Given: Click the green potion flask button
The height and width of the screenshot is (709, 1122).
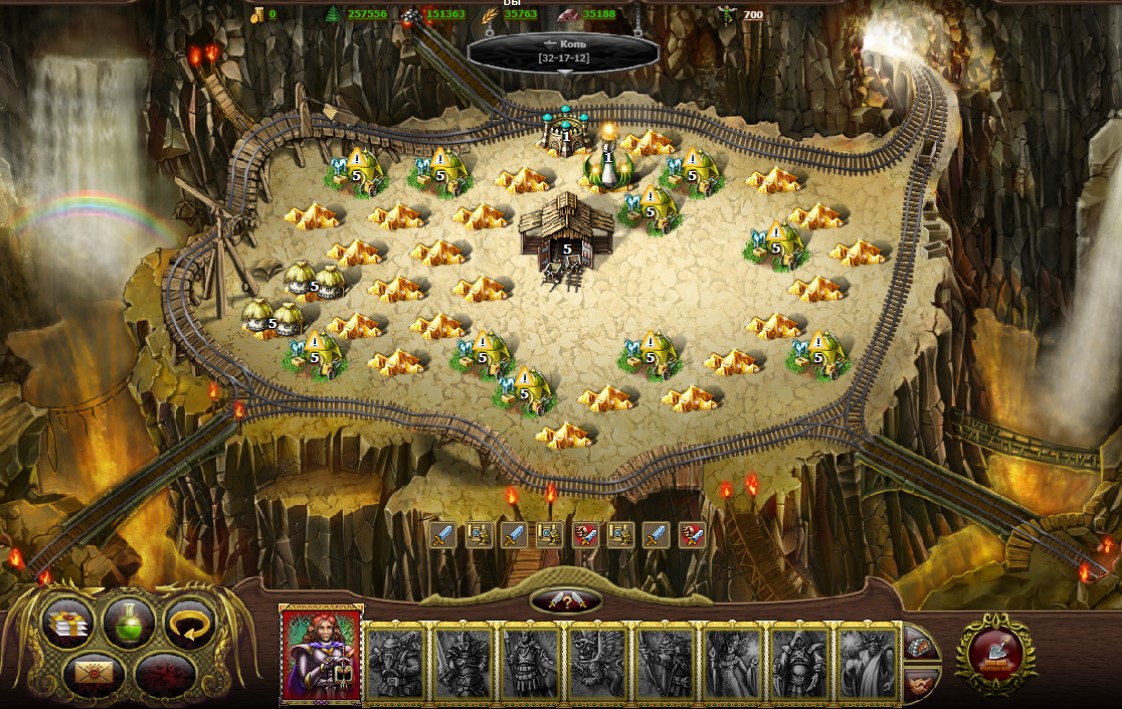Looking at the screenshot, I should tap(129, 622).
